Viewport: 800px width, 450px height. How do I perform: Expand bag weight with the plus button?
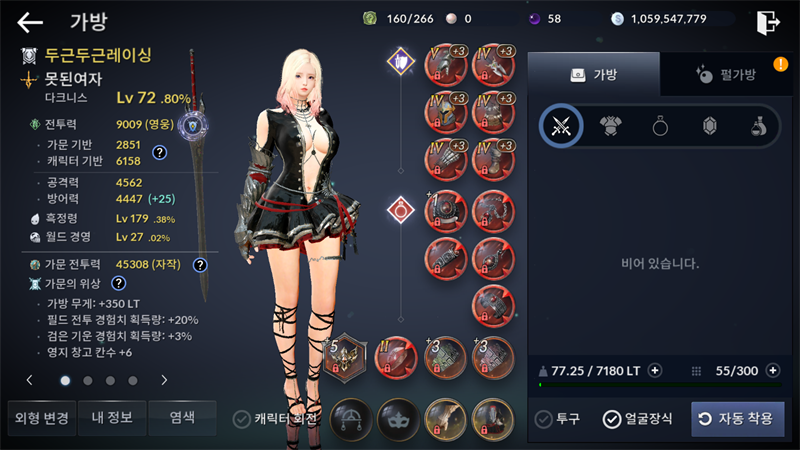(655, 370)
